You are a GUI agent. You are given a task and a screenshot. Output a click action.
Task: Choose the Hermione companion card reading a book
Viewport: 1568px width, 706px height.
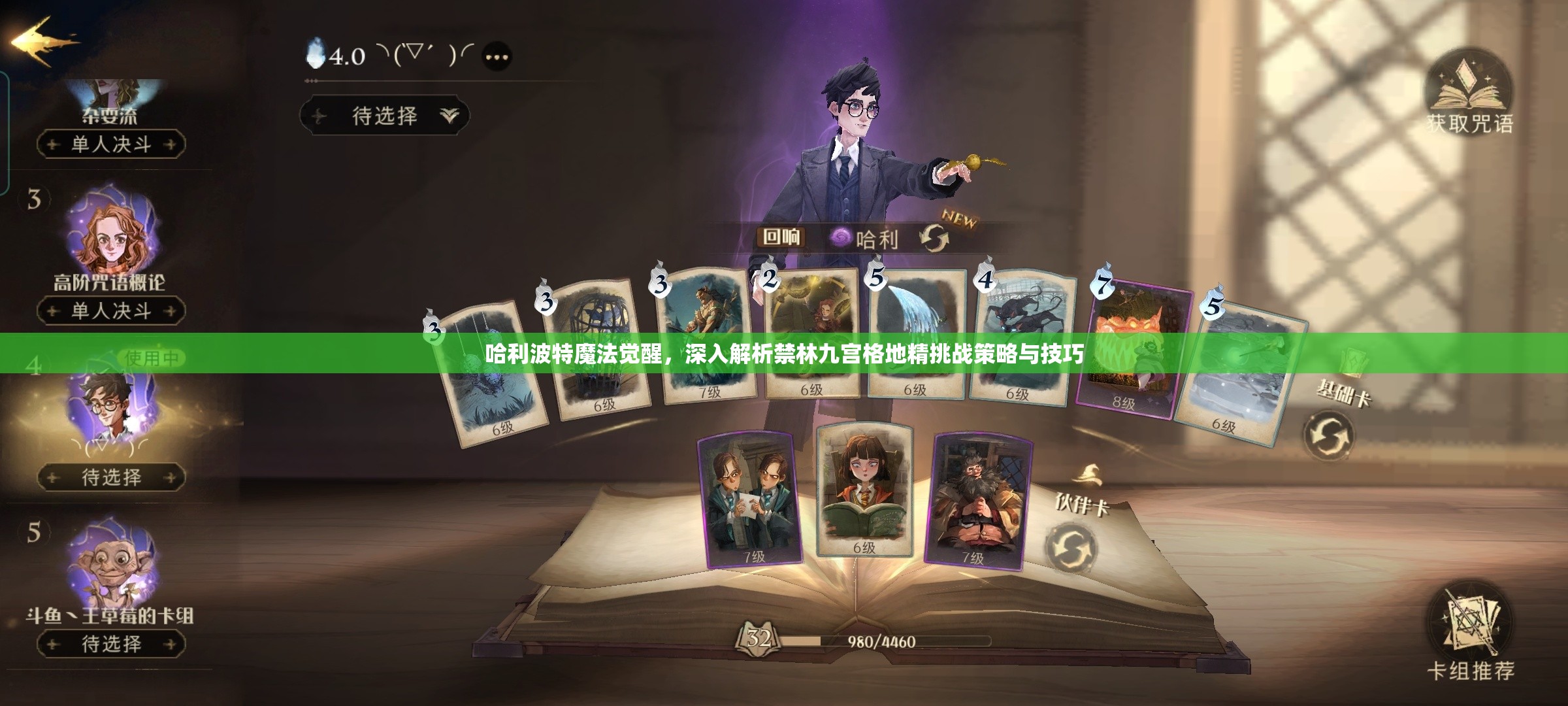[x=864, y=490]
